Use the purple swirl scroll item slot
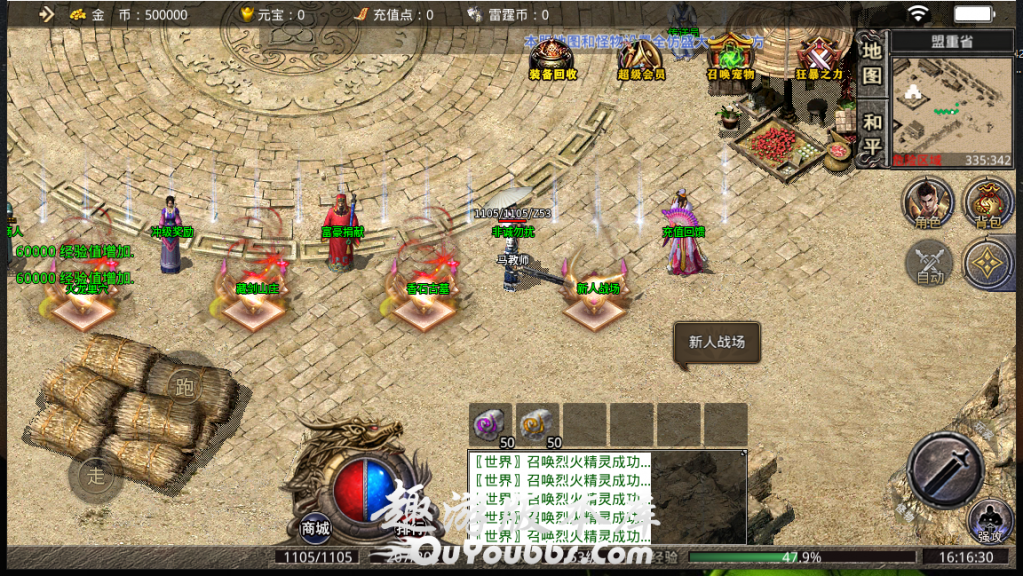Screen dimensions: 1023x576 tap(490, 423)
